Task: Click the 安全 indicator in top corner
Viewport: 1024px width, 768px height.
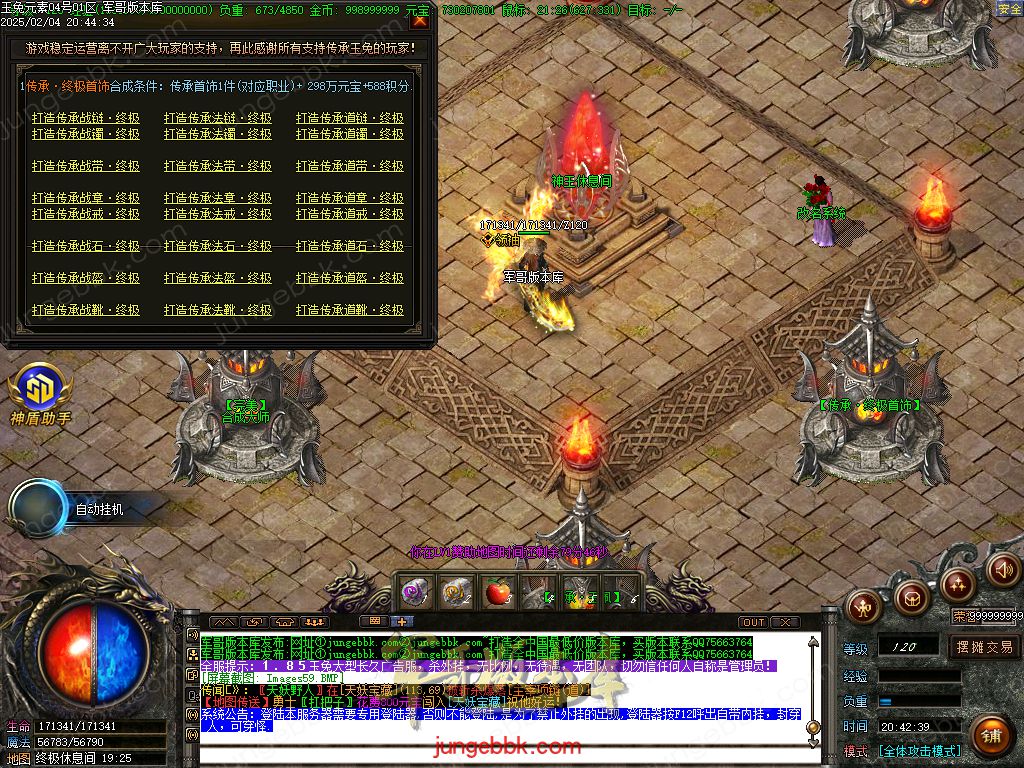Action: pyautogui.click(x=1009, y=9)
